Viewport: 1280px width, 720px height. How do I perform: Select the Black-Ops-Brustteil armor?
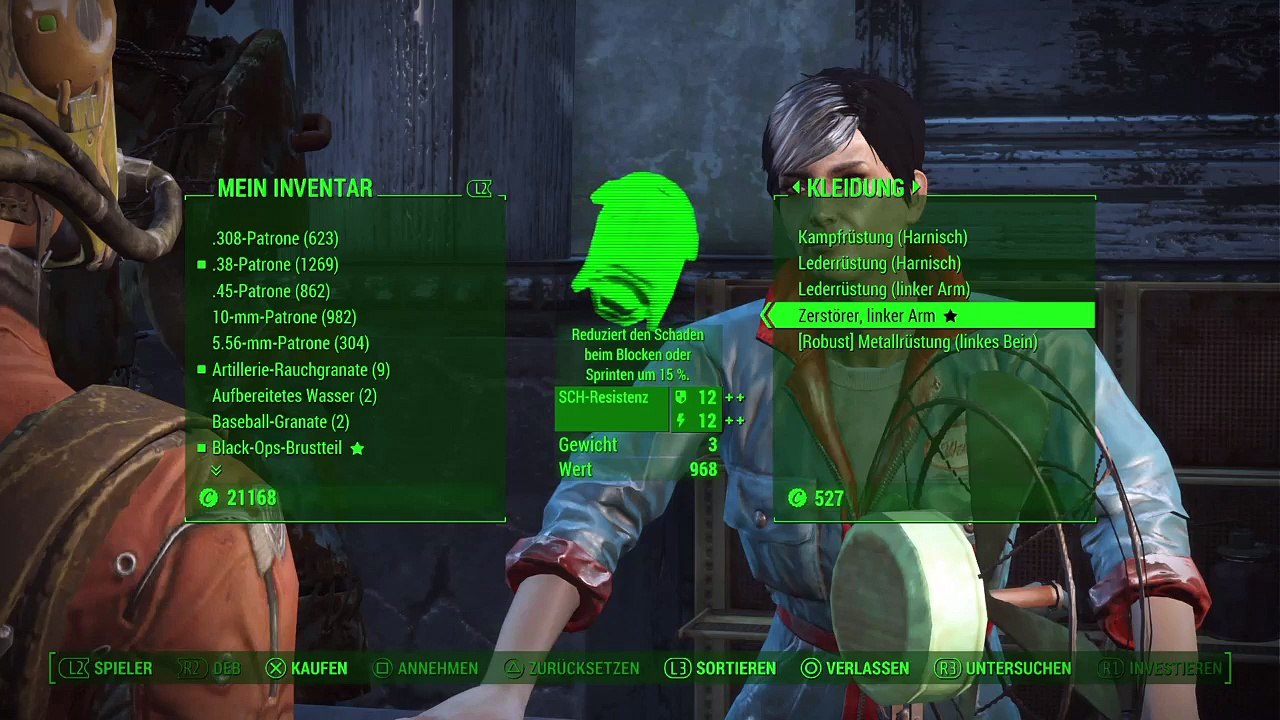[277, 448]
